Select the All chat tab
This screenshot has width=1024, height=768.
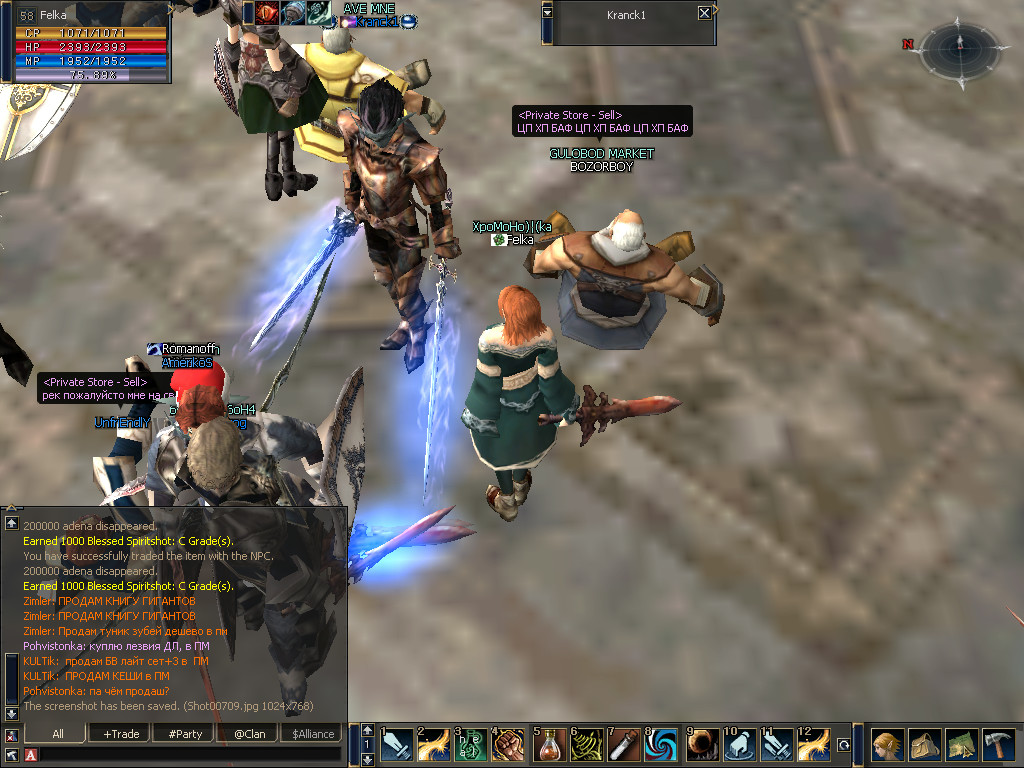[x=58, y=734]
